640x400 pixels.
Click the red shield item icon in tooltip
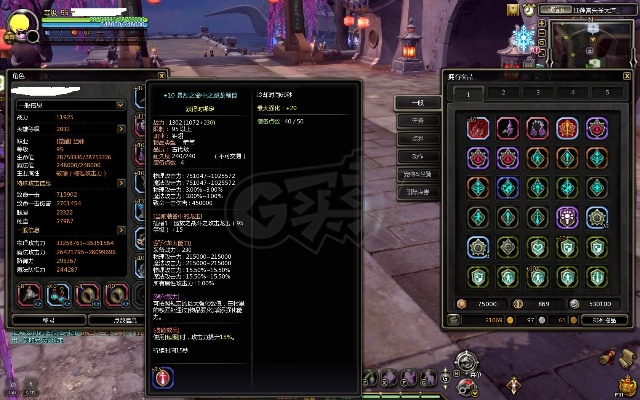[x=163, y=377]
